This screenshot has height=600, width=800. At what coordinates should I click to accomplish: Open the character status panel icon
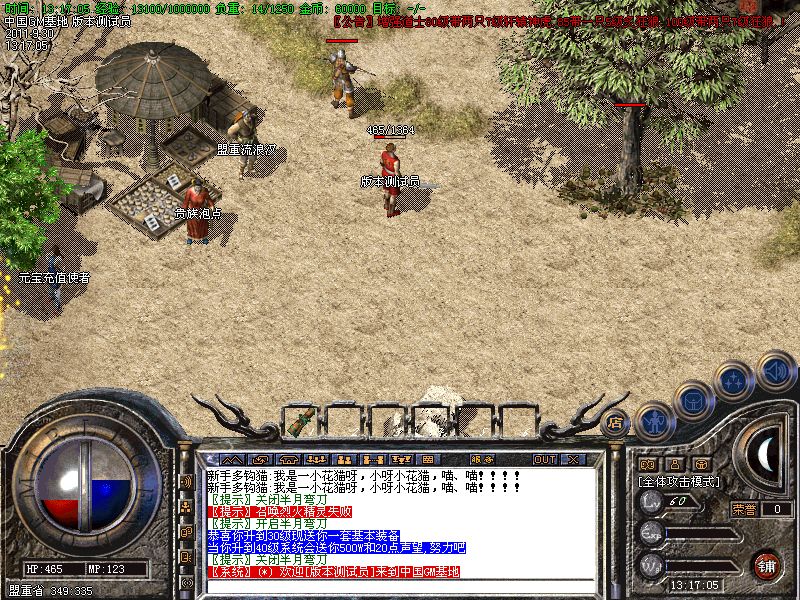coord(653,422)
